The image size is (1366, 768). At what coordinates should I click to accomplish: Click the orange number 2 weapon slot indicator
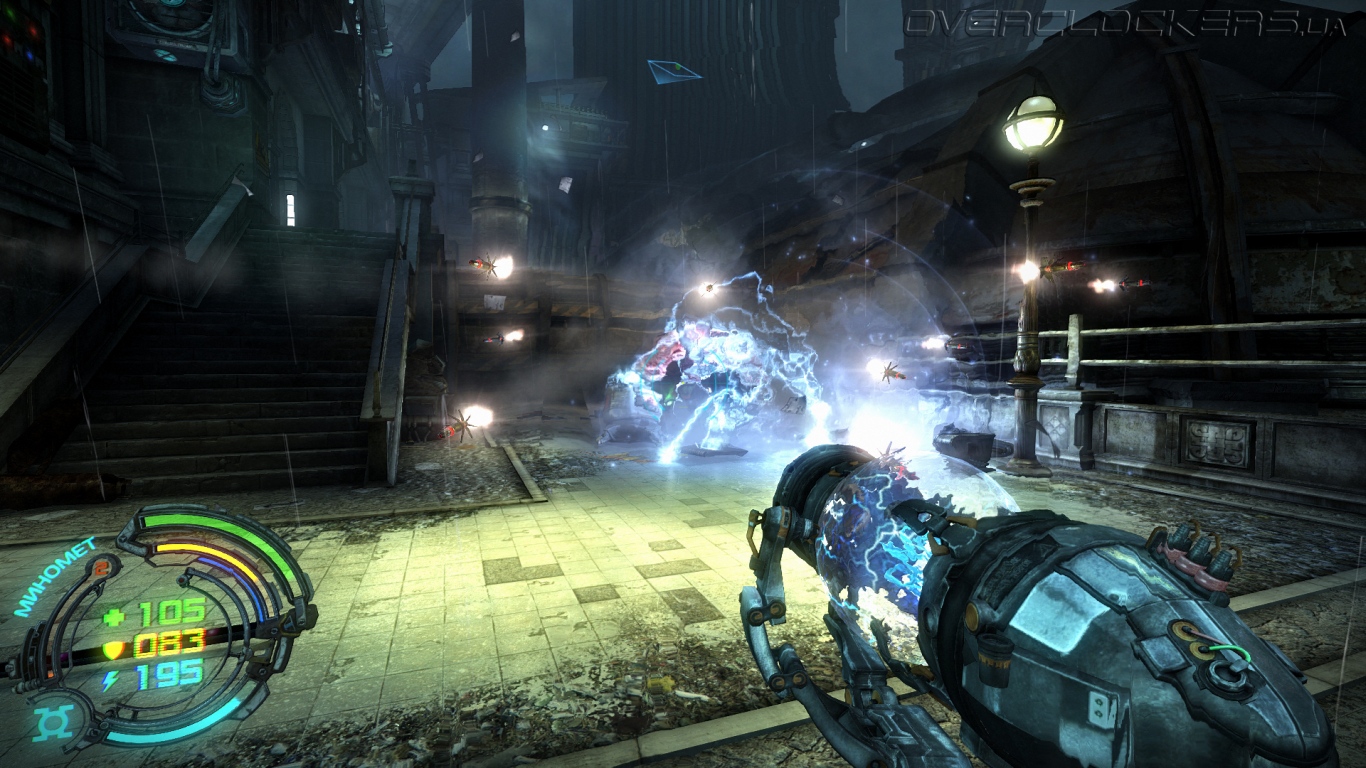tap(102, 566)
